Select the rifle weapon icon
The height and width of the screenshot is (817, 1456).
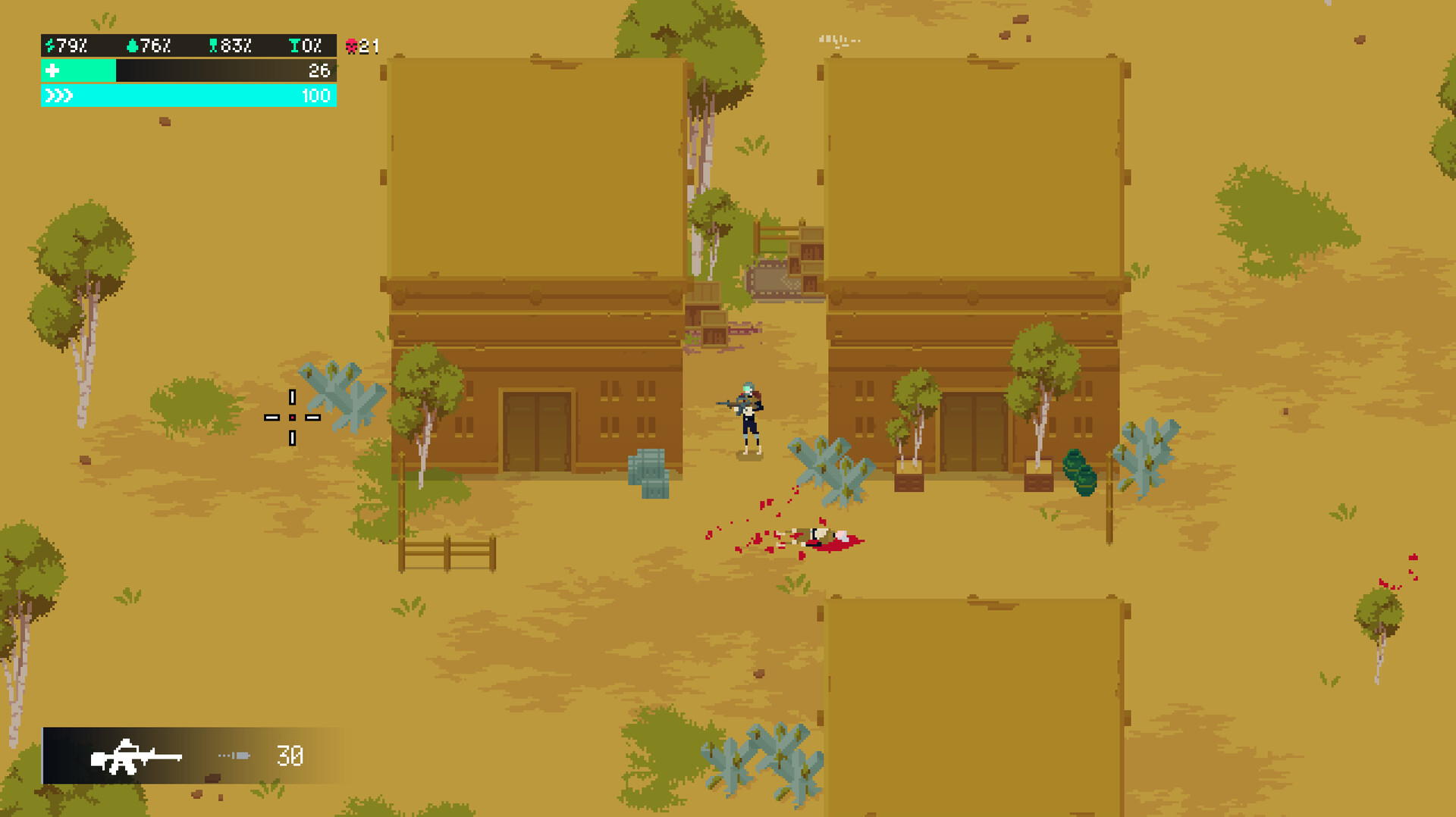136,757
